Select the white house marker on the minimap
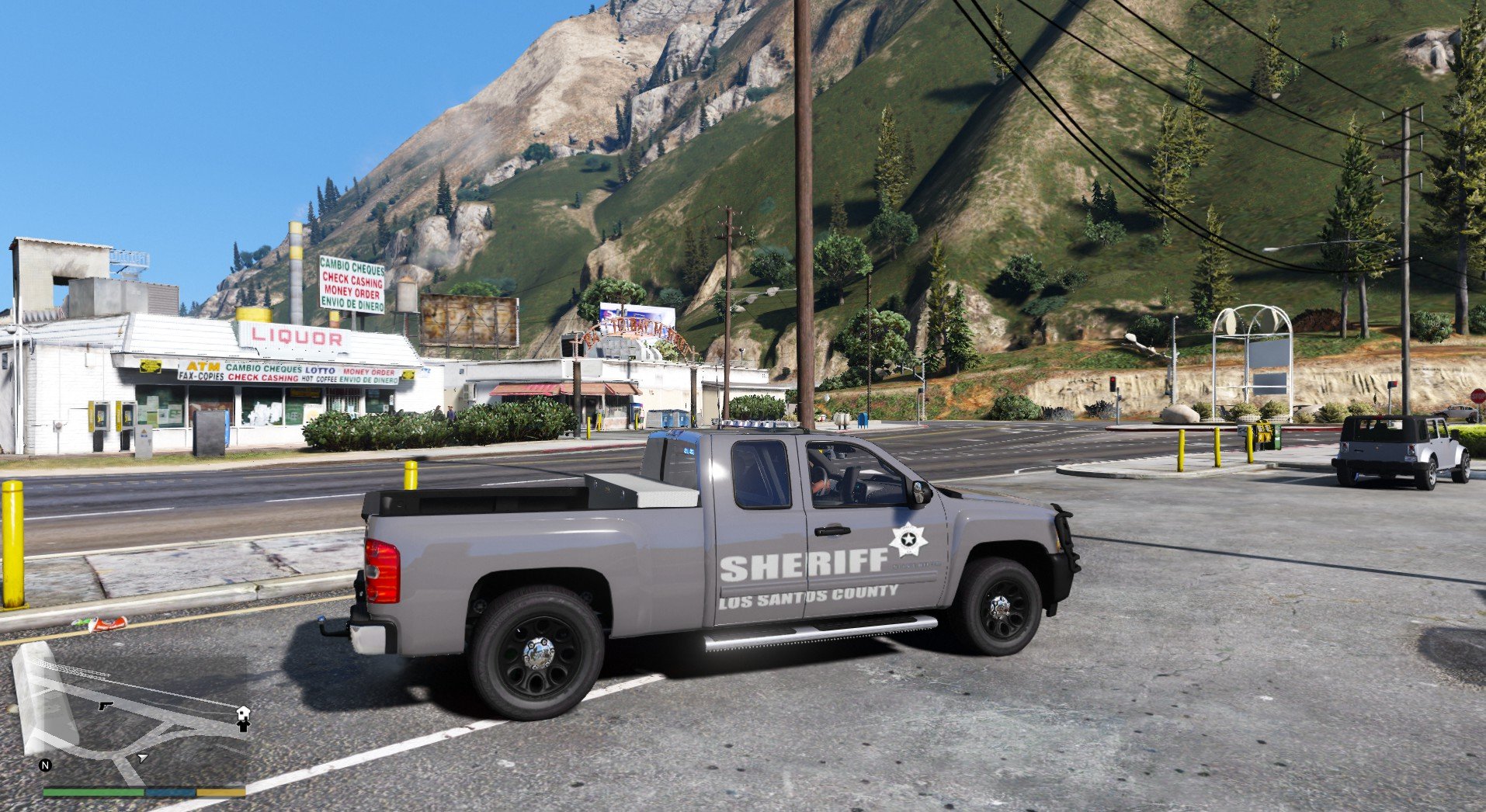1486x812 pixels. 243,712
